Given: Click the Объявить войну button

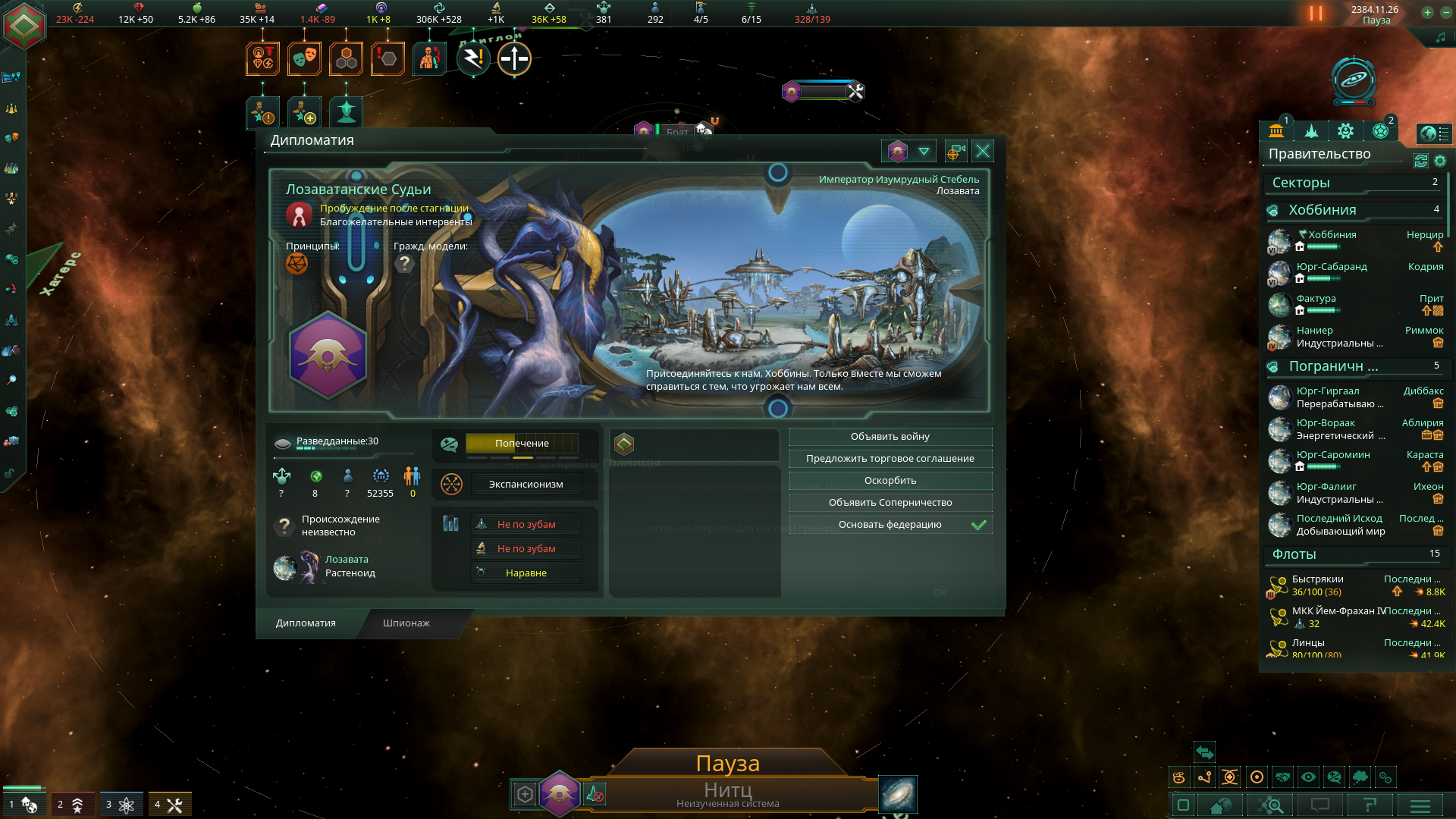Looking at the screenshot, I should (x=890, y=437).
